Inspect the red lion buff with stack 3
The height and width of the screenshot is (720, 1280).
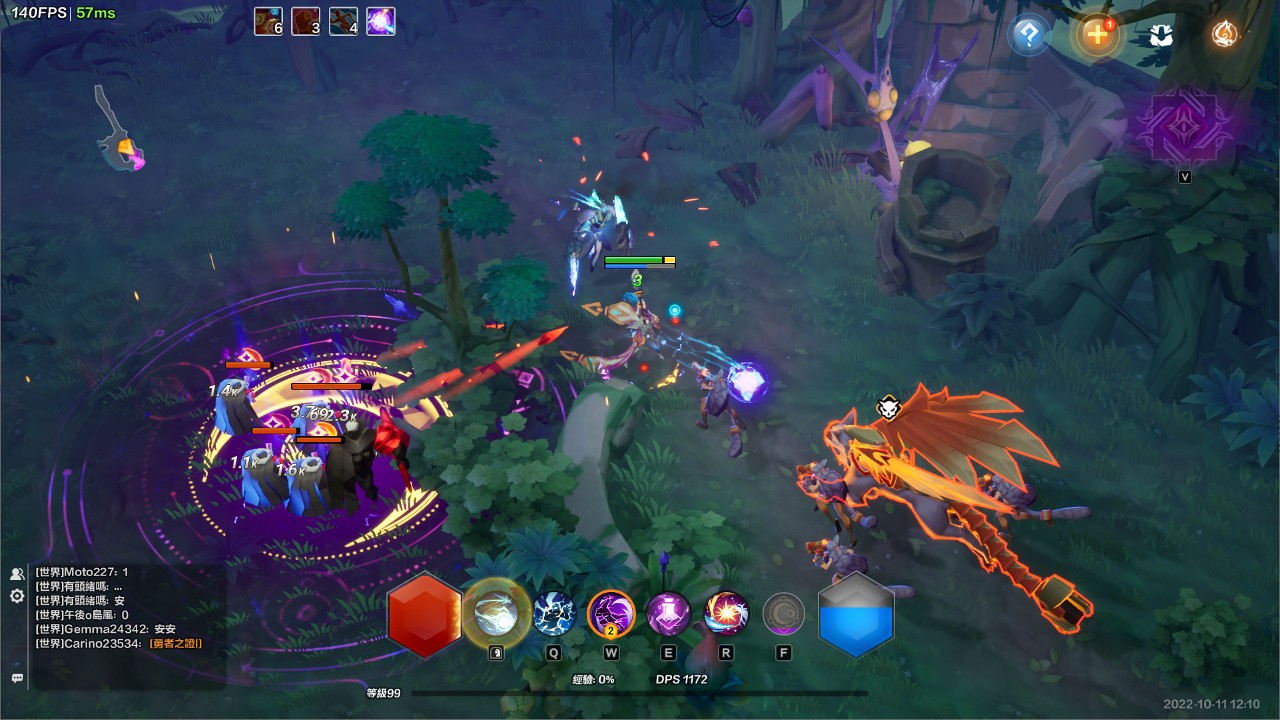(x=306, y=21)
